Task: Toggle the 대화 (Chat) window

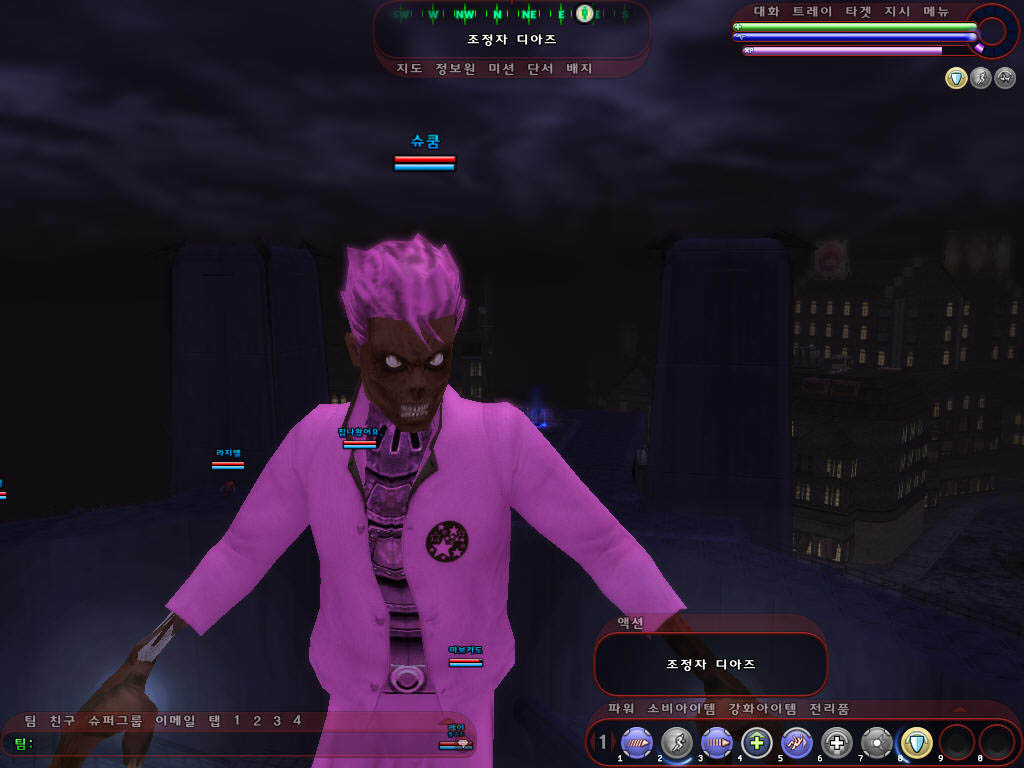Action: (x=766, y=12)
